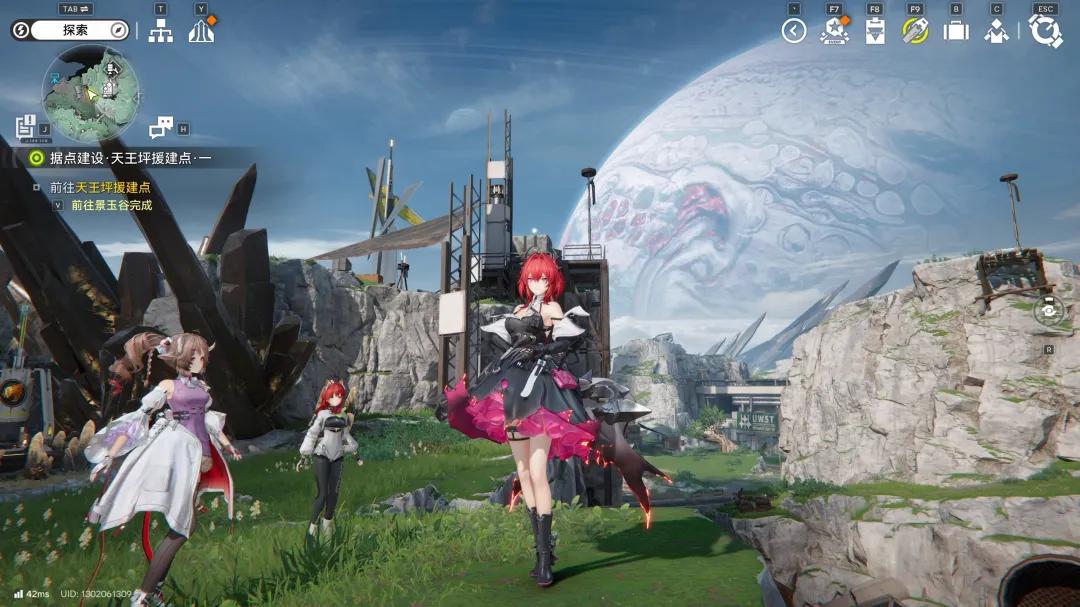Open the star hexagon event icon
This screenshot has height=607, width=1080.
(834, 31)
